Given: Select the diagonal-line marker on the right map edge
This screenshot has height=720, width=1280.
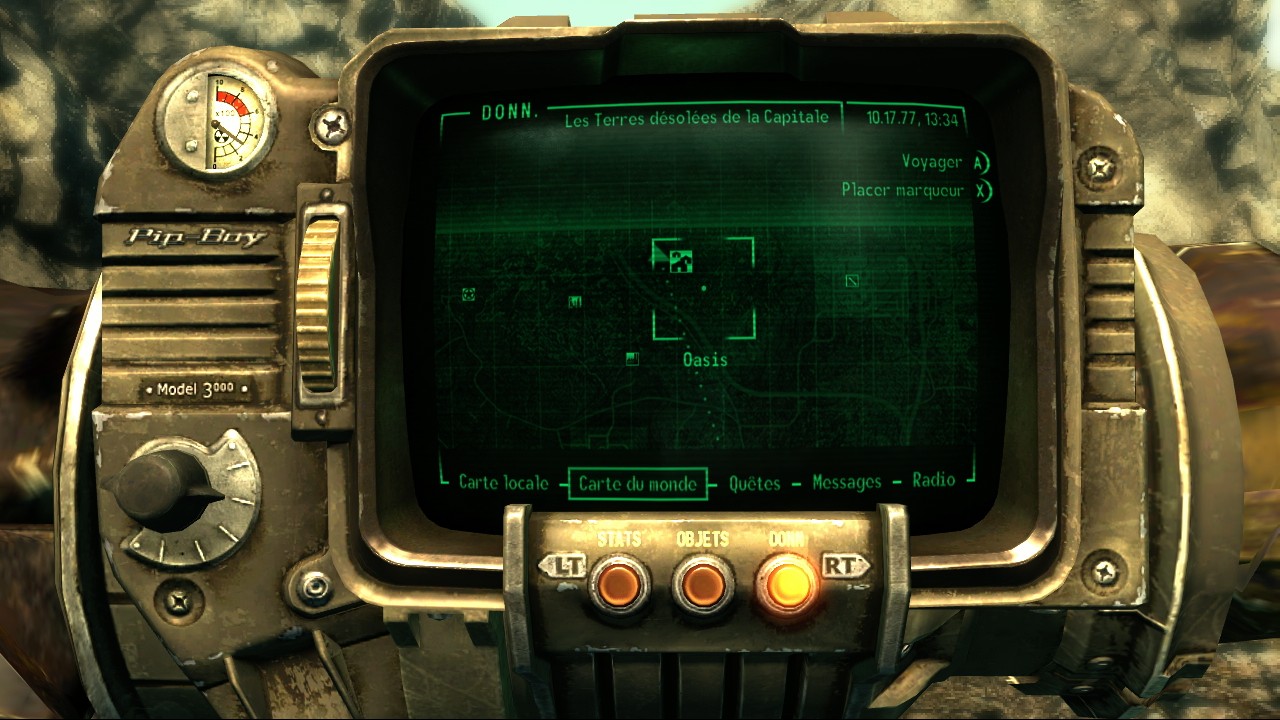Looking at the screenshot, I should [x=852, y=281].
